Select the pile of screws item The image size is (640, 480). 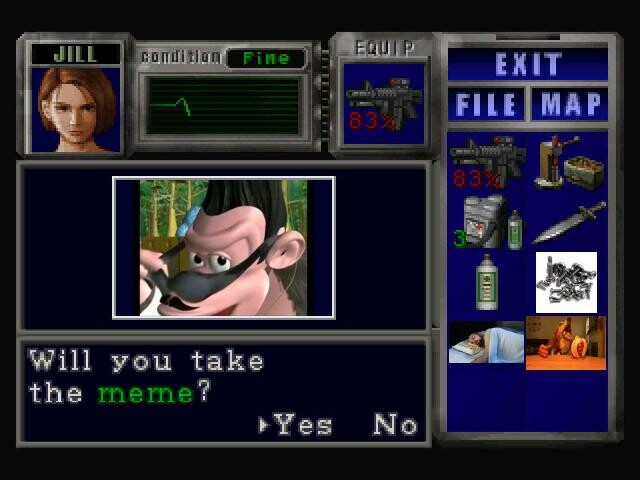(566, 282)
